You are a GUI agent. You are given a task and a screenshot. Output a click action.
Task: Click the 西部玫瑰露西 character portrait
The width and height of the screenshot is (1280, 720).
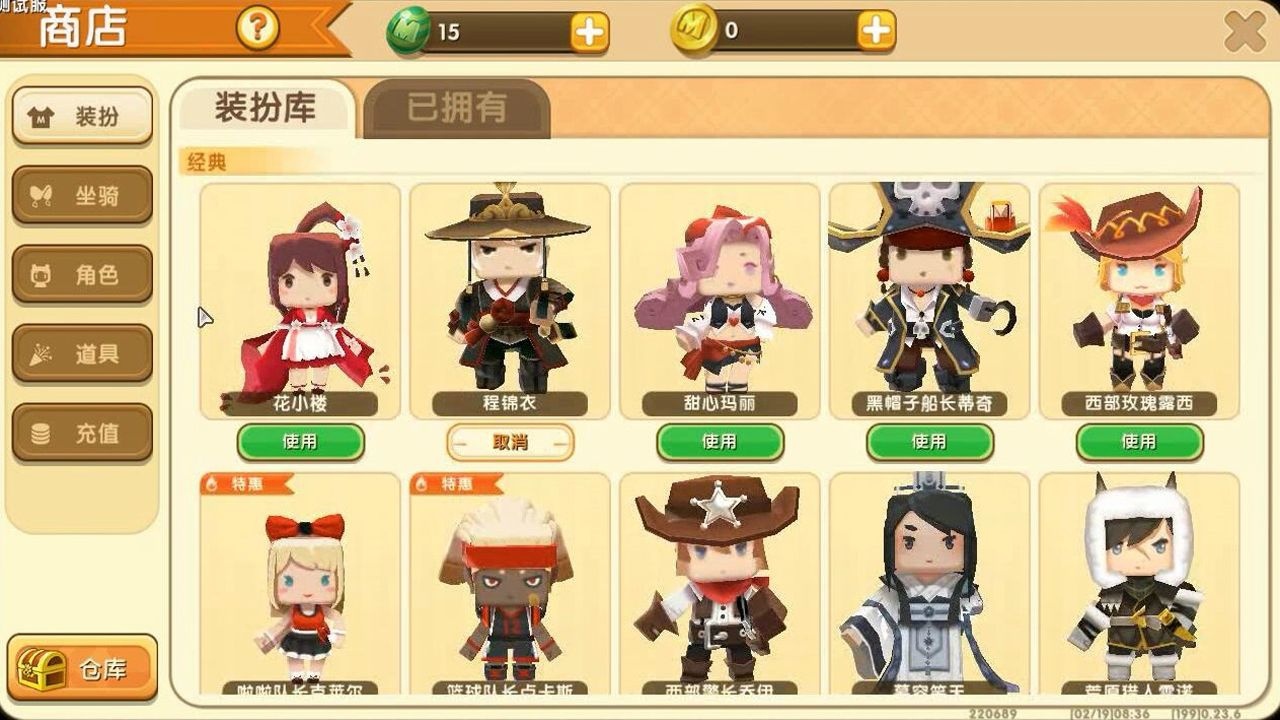tap(1138, 295)
